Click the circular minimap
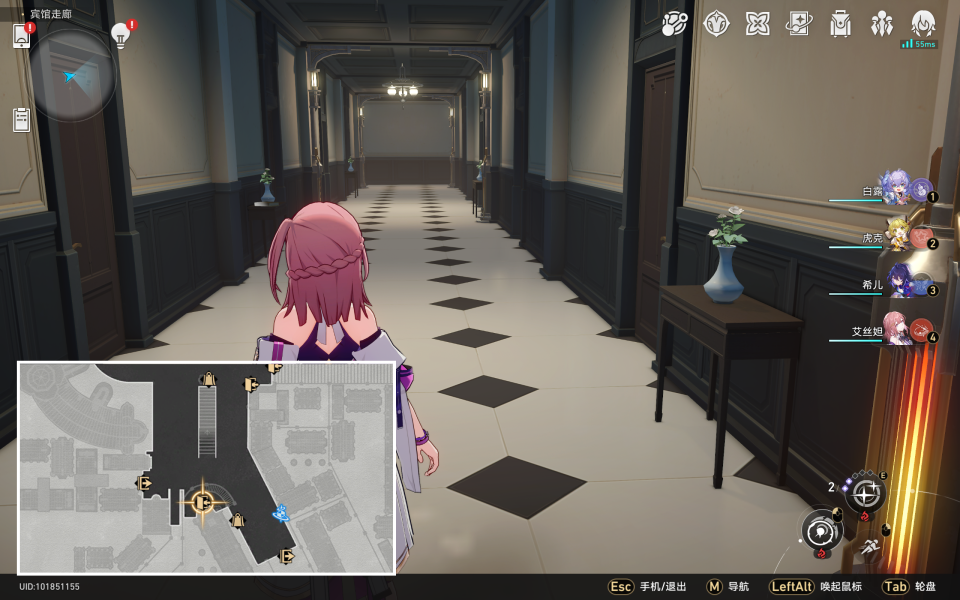 coord(73,74)
